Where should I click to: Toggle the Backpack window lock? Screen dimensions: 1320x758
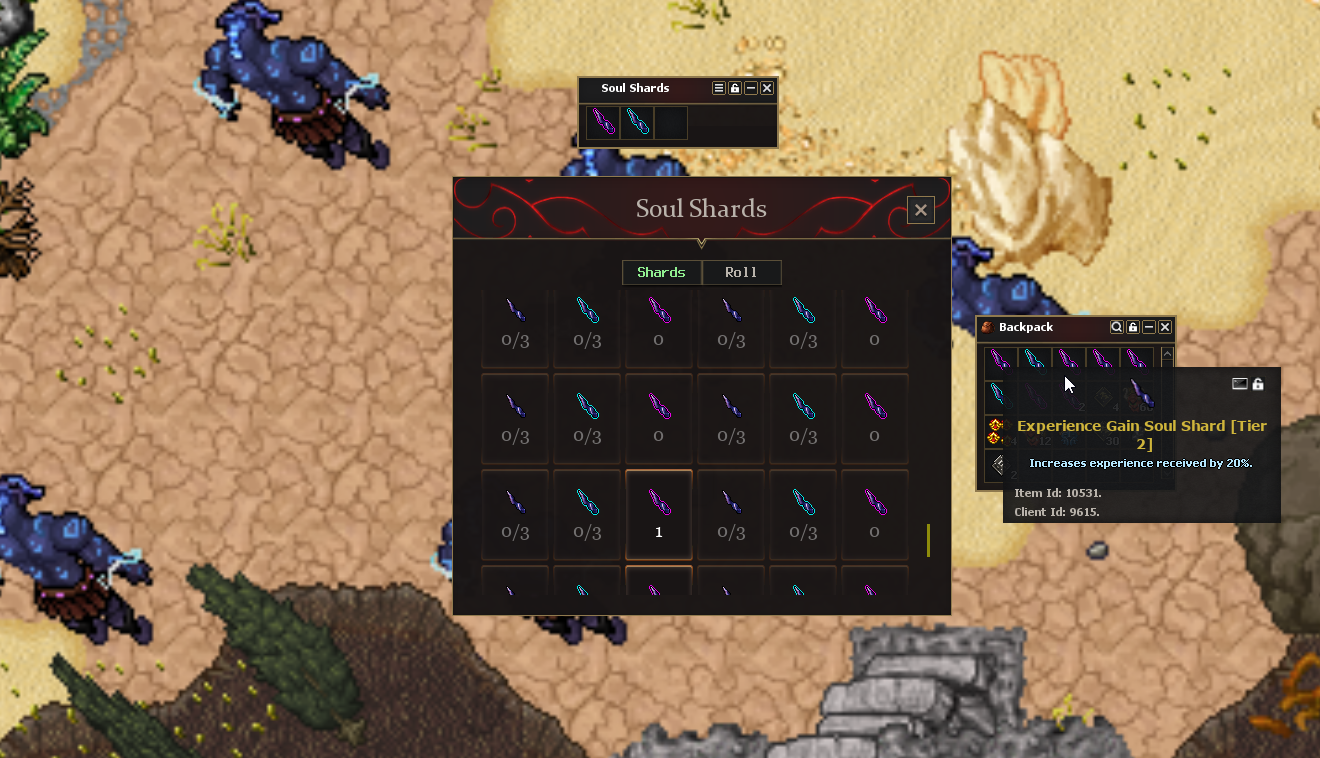(1133, 327)
